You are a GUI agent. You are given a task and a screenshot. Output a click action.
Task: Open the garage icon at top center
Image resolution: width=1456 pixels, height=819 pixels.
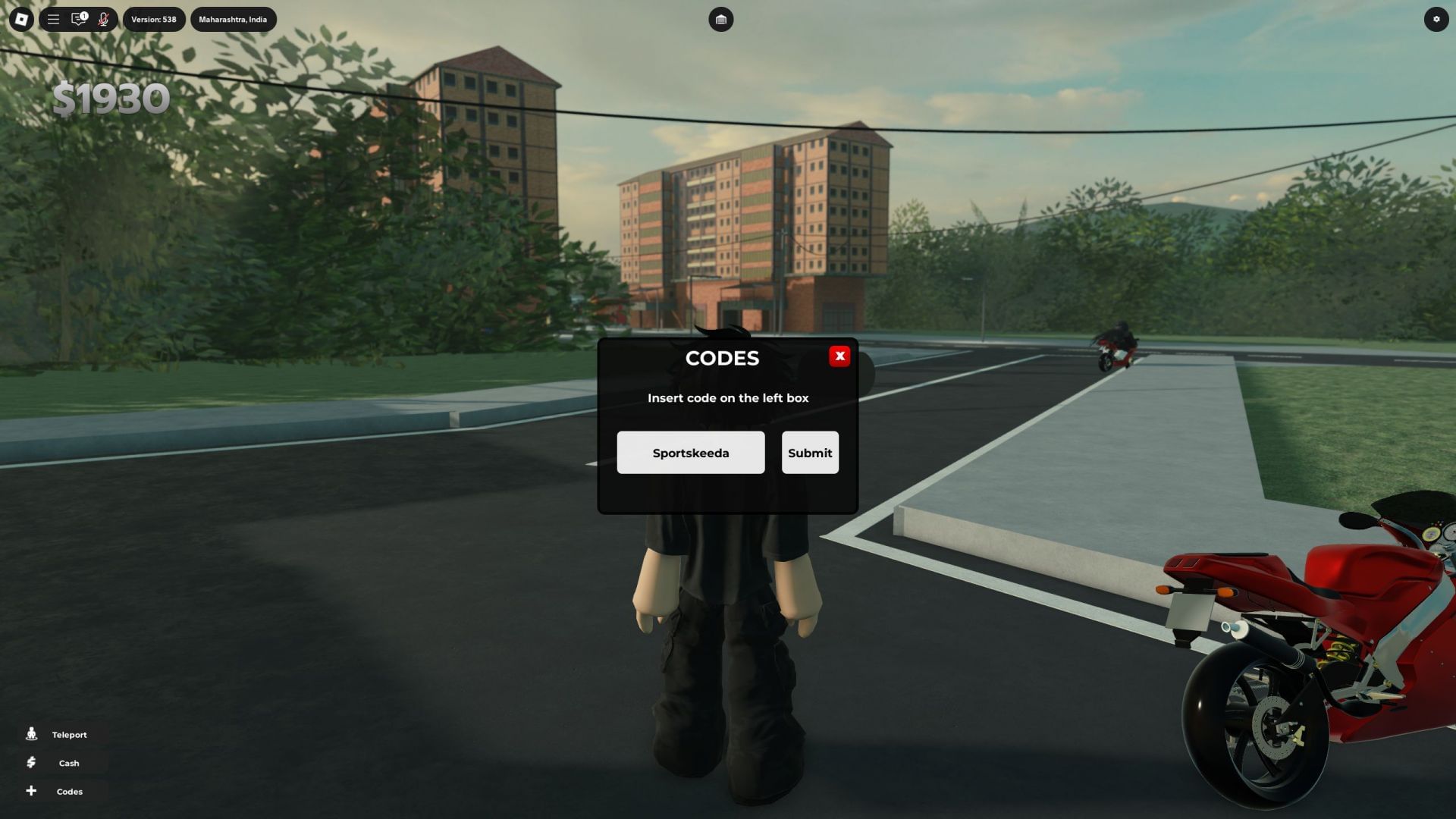click(x=720, y=19)
